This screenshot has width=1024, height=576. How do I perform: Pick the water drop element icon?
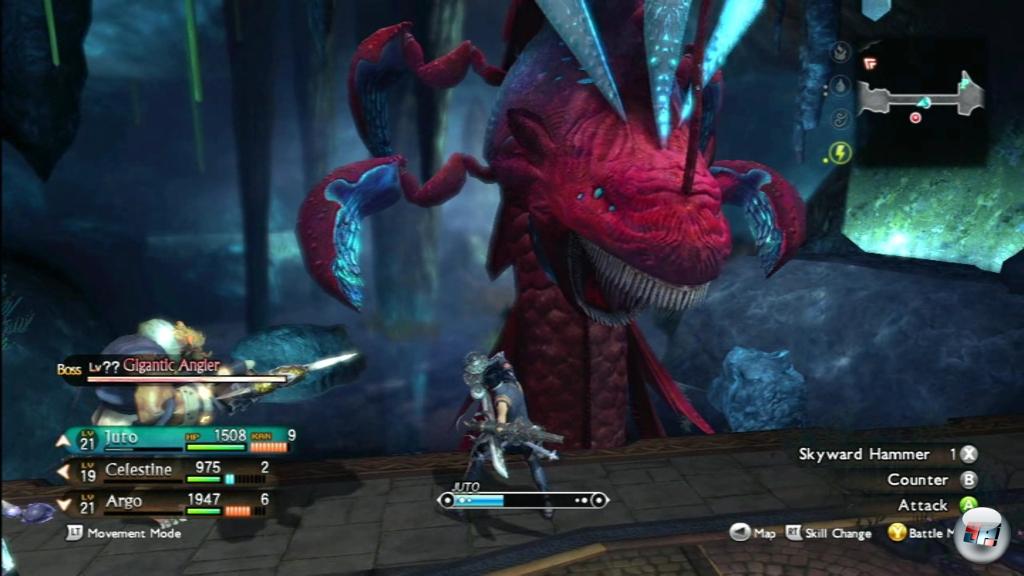pyautogui.click(x=840, y=86)
